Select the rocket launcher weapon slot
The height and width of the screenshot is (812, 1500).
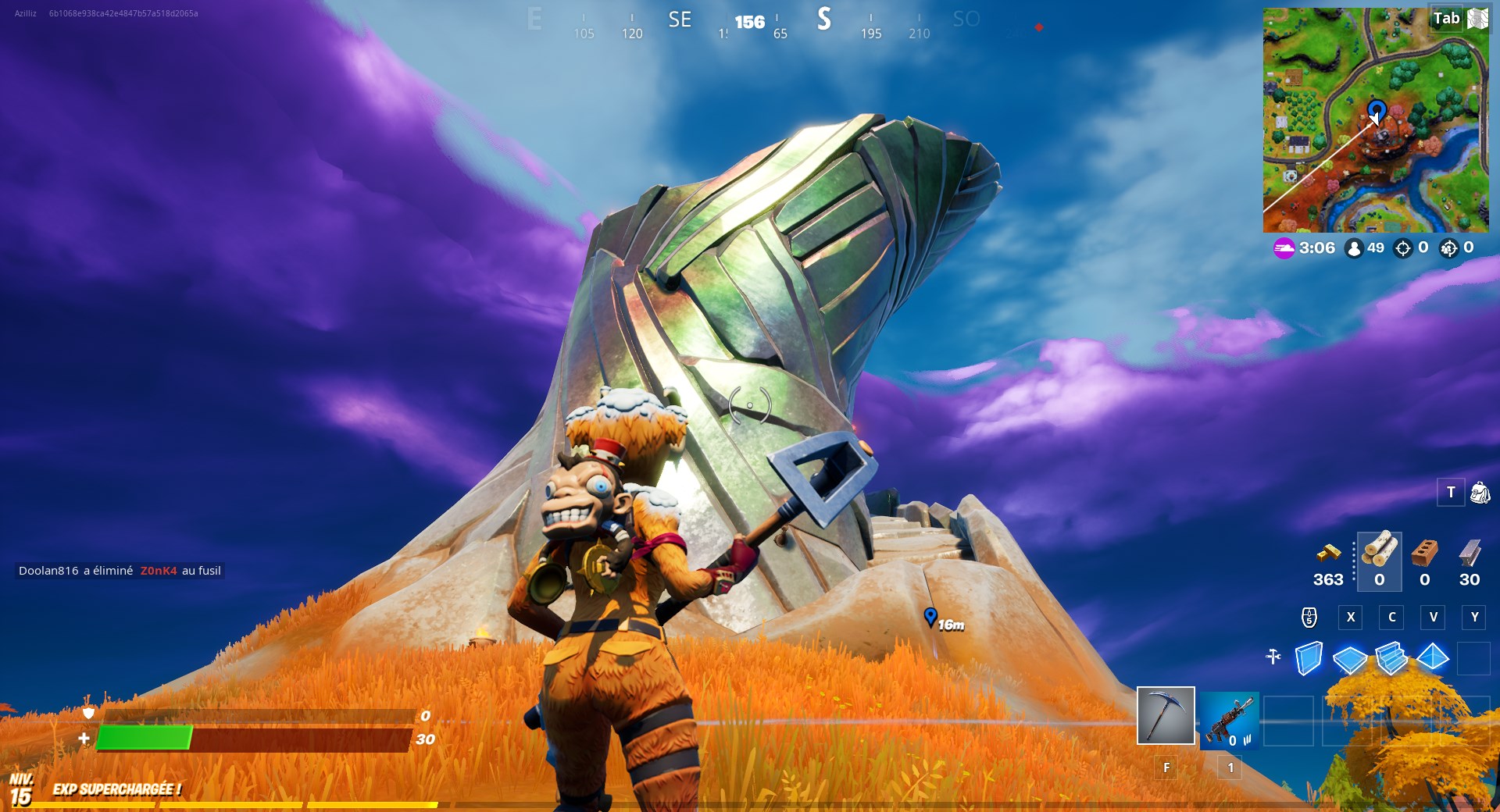coord(1230,720)
